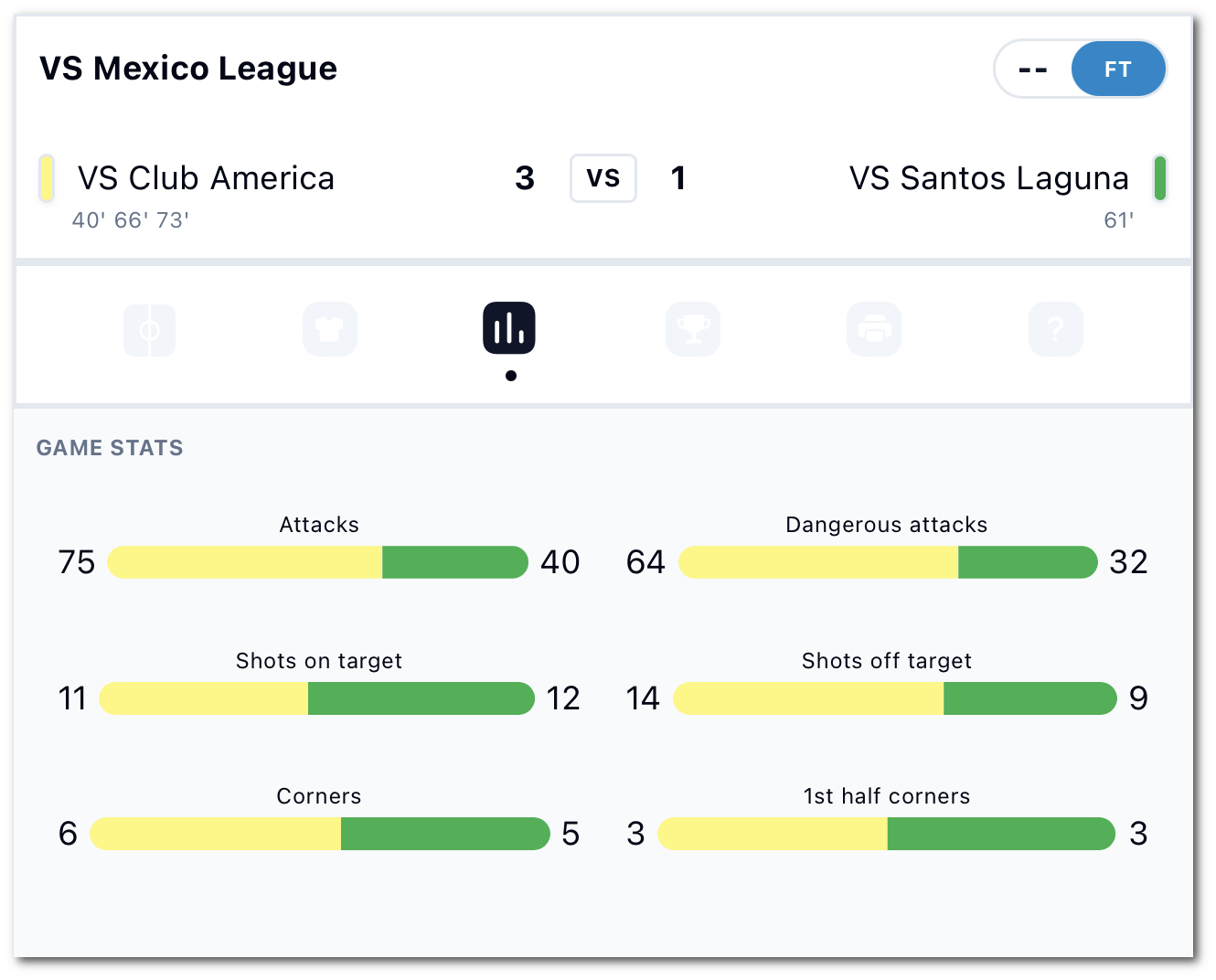Select the blue FT toggle option
This screenshot has height=980, width=1216.
pyautogui.click(x=1118, y=69)
